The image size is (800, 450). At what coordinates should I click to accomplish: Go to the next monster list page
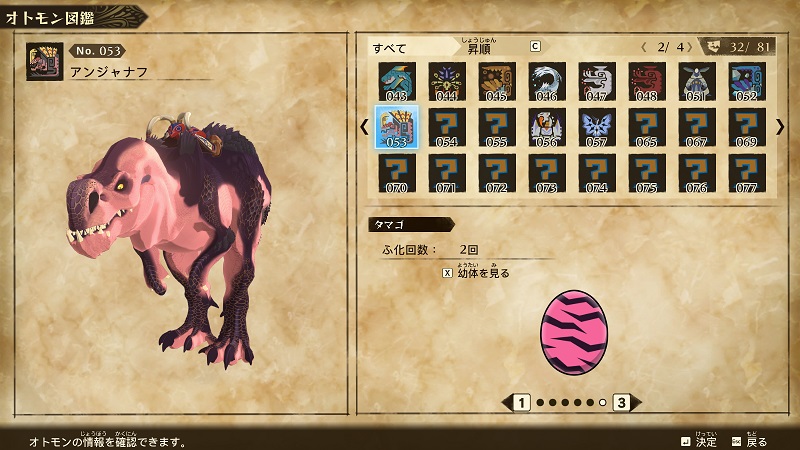(780, 126)
